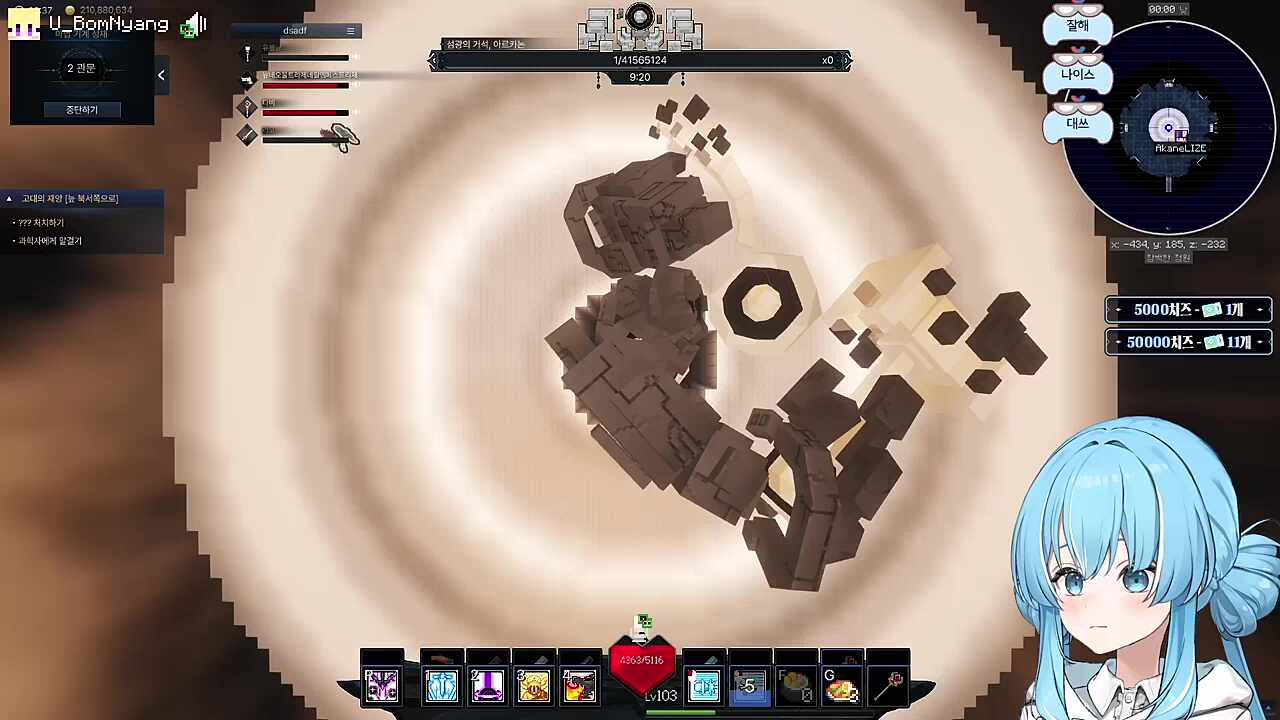This screenshot has height=720, width=1280.
Task: Open the circular minimap
Action: (1168, 128)
